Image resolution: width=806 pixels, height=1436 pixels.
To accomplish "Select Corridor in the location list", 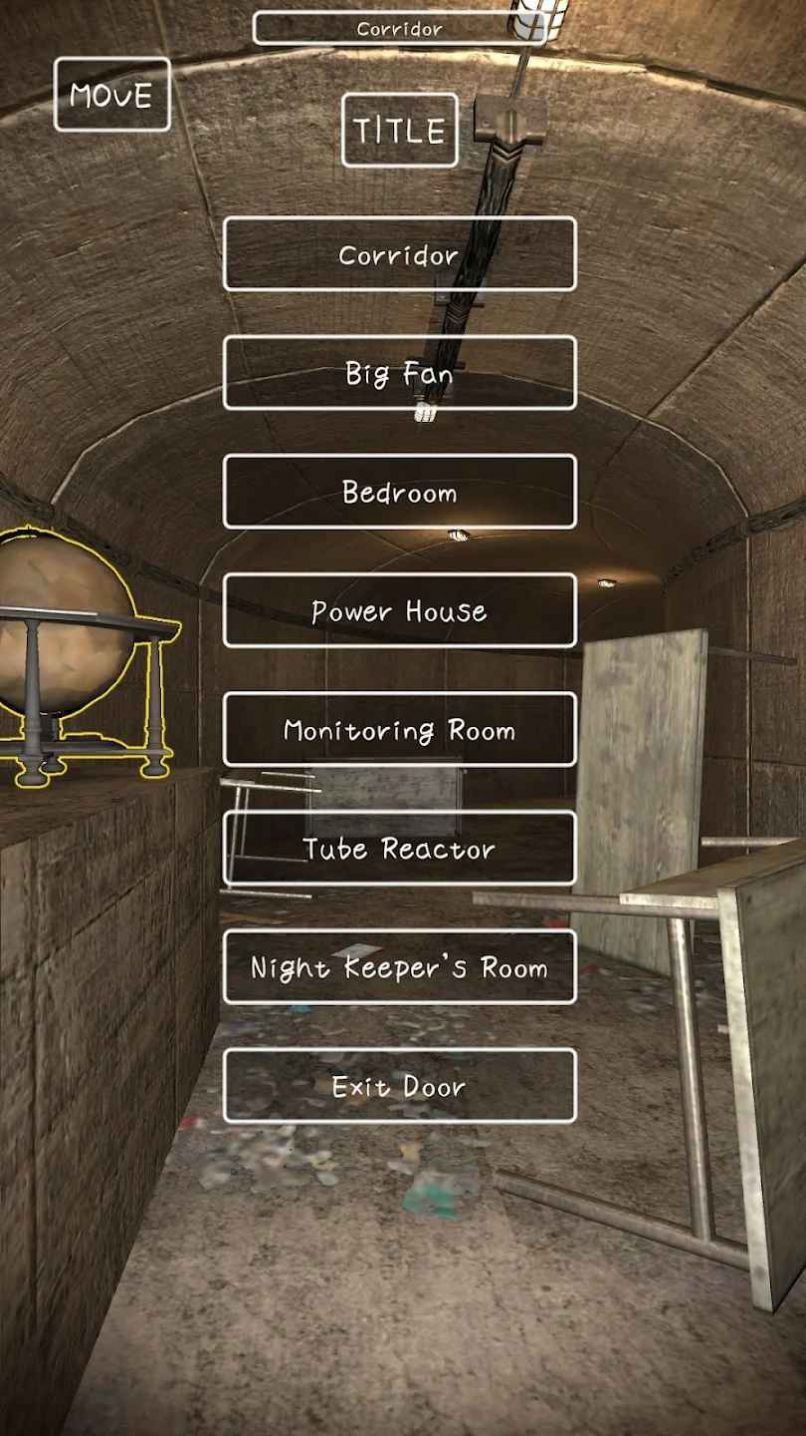I will pyautogui.click(x=400, y=254).
